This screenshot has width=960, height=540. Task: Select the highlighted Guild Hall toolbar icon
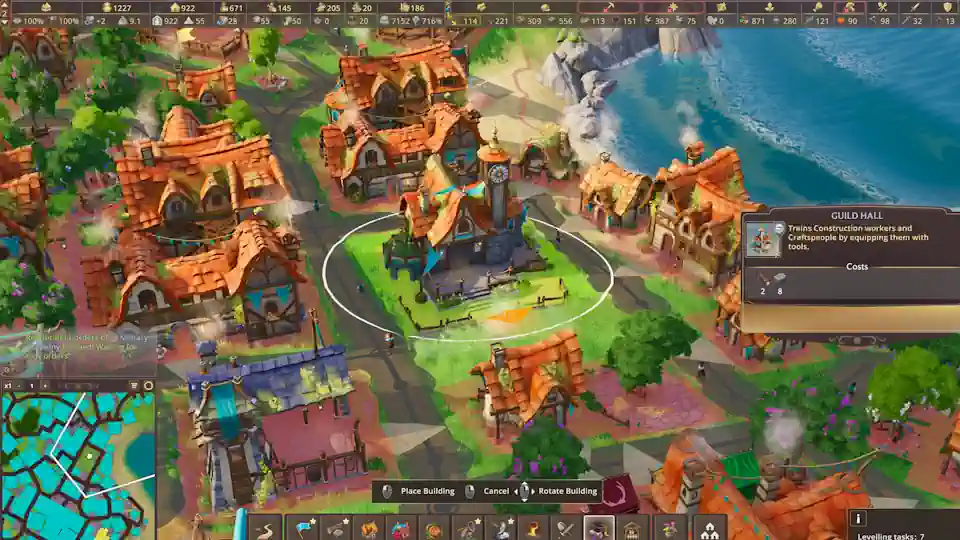coord(598,528)
